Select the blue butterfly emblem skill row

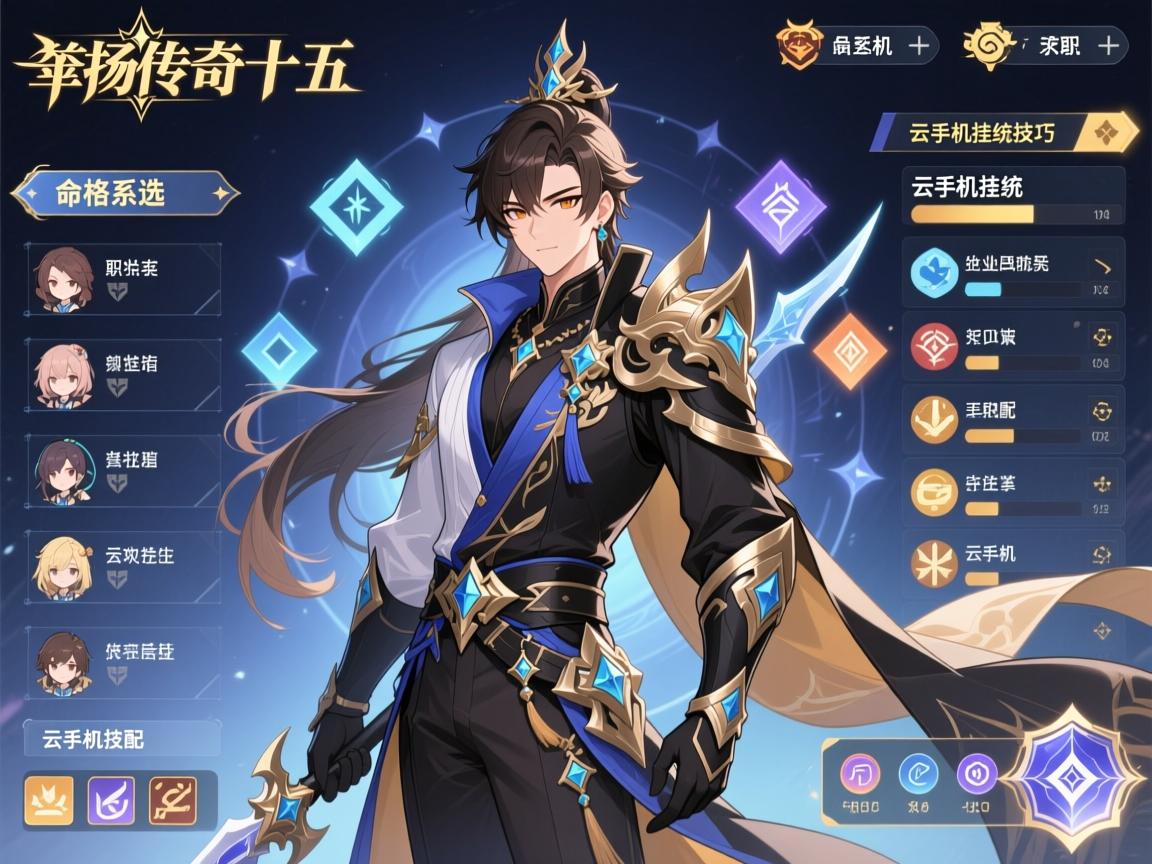(x=1012, y=272)
